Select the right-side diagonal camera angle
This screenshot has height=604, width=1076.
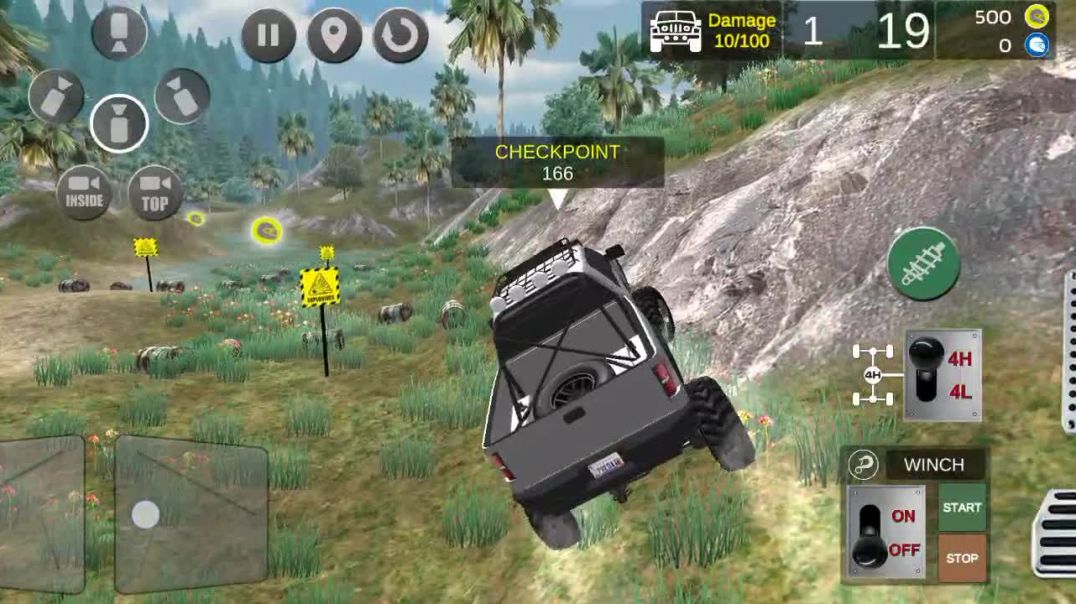click(x=182, y=96)
